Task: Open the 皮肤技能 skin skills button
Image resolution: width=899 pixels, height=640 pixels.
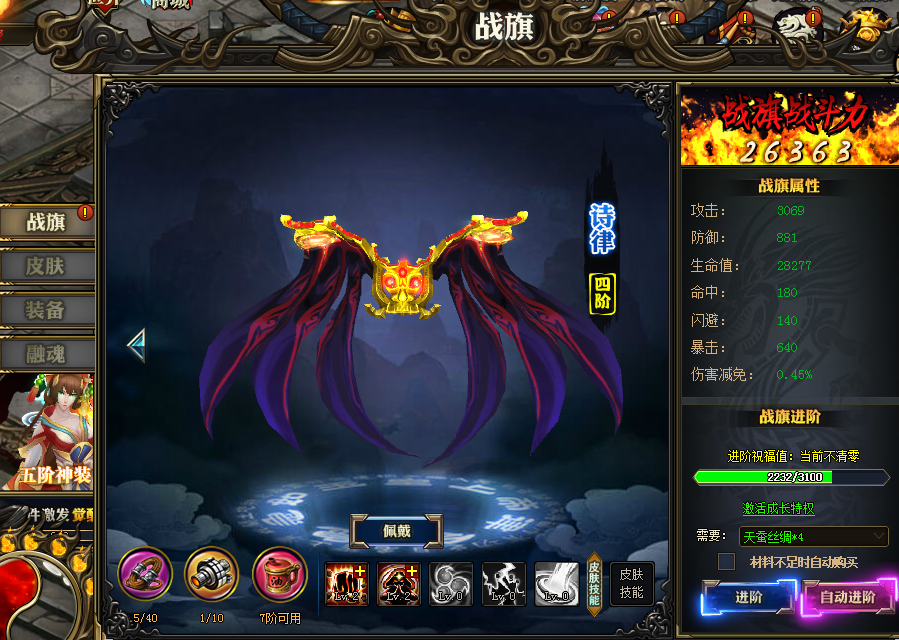Action: 631,583
